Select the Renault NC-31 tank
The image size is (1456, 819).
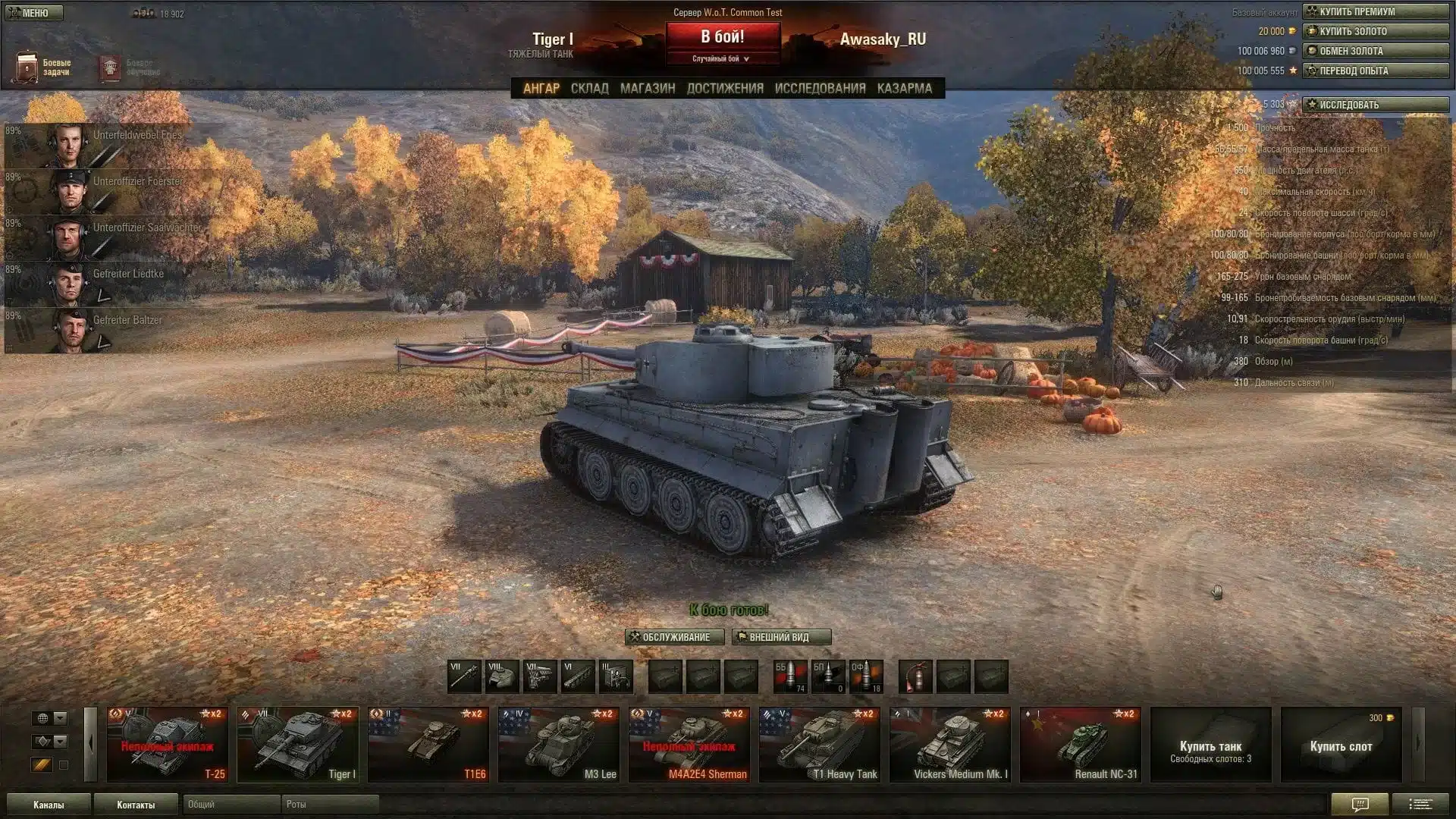[1080, 745]
